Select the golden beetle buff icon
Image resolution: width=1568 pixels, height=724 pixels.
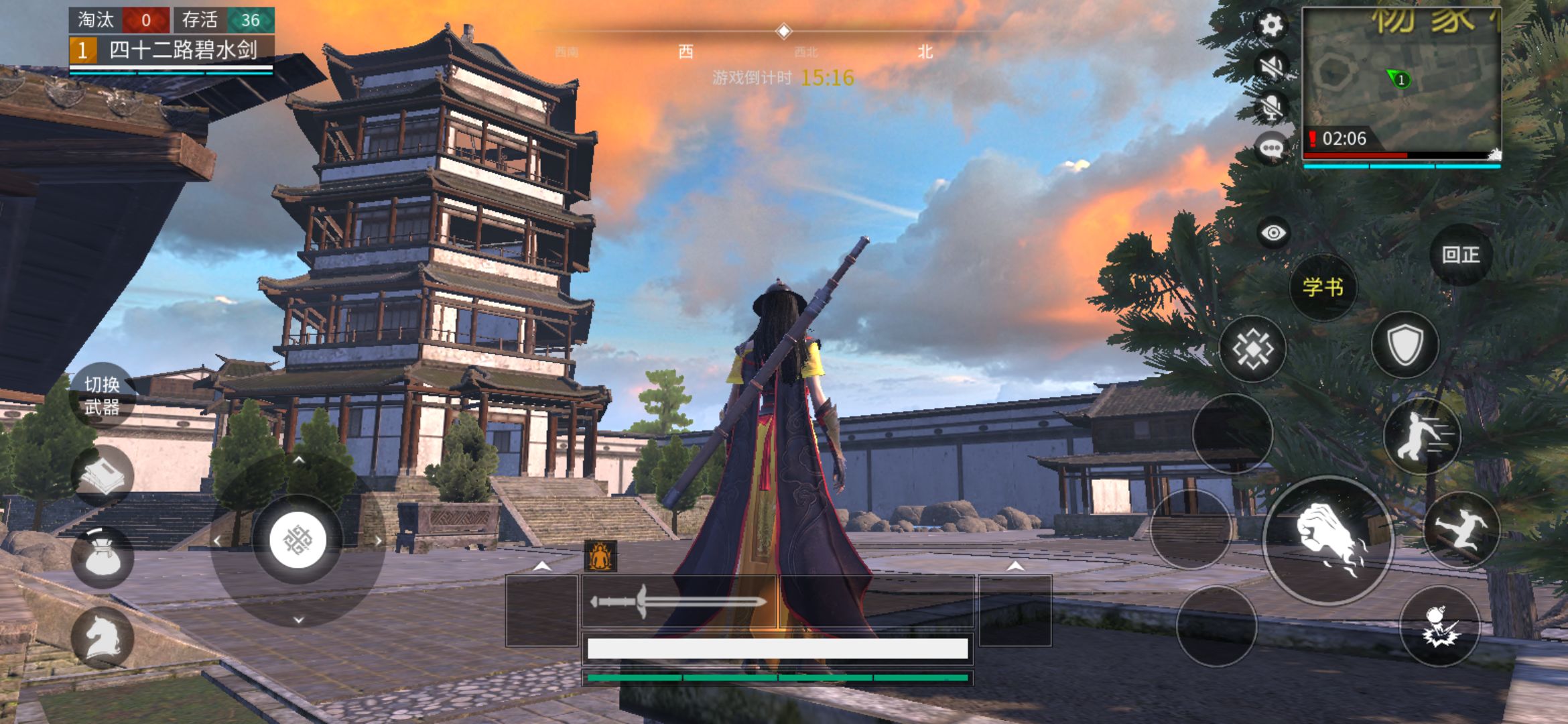click(x=600, y=555)
